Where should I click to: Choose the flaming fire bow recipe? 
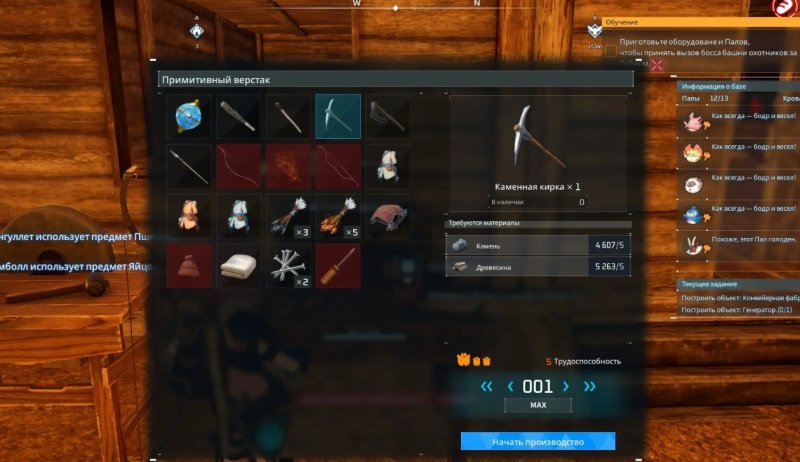288,166
